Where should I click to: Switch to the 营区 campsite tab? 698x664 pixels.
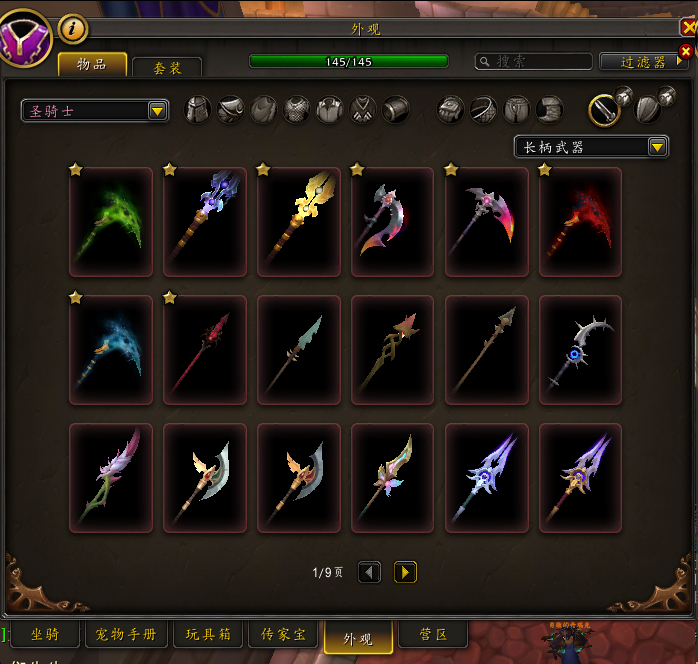[432, 634]
